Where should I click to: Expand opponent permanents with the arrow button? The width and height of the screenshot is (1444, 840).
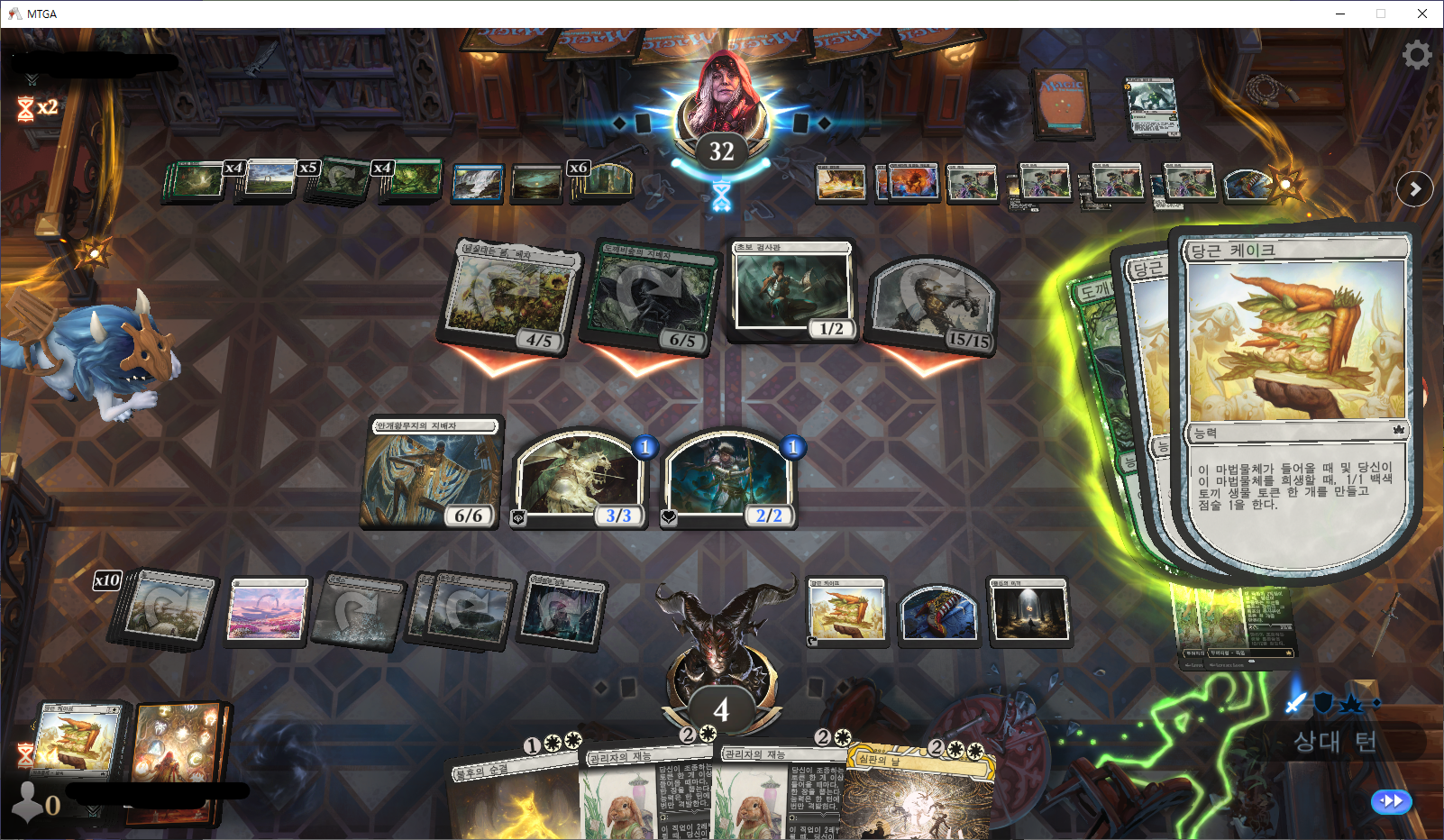tap(1414, 189)
